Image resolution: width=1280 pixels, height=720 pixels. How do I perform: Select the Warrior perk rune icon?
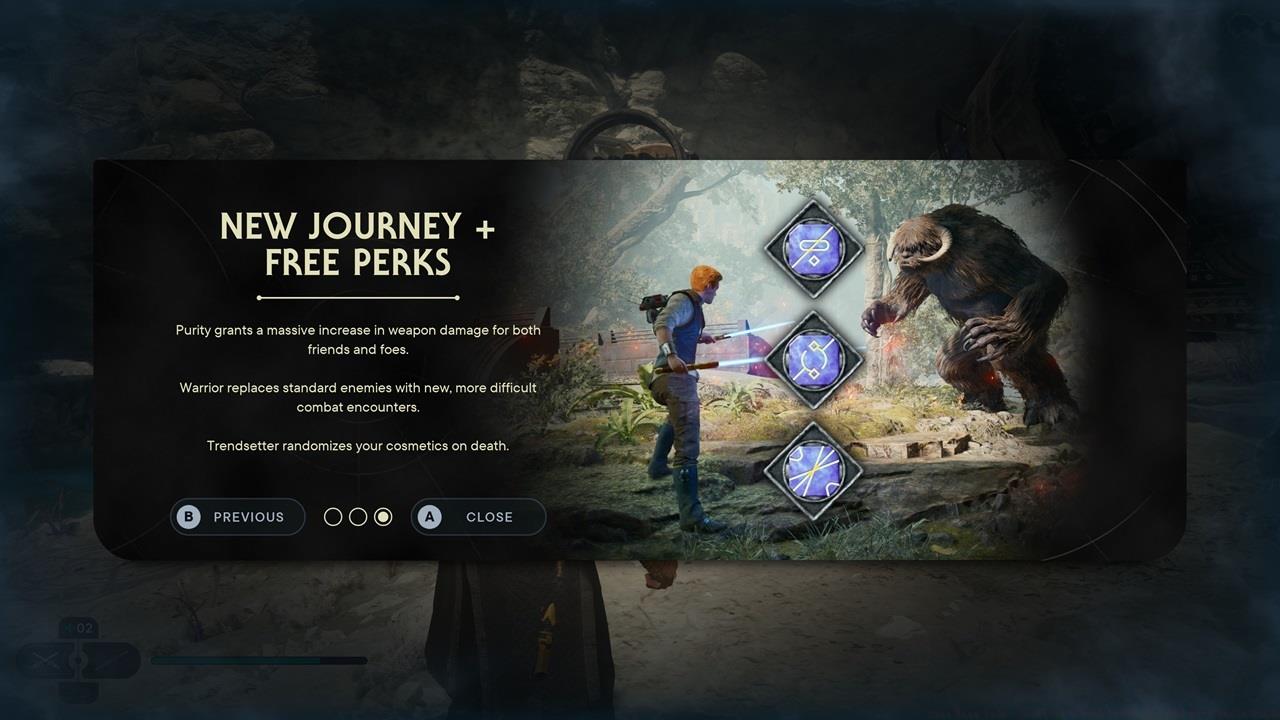pos(813,358)
